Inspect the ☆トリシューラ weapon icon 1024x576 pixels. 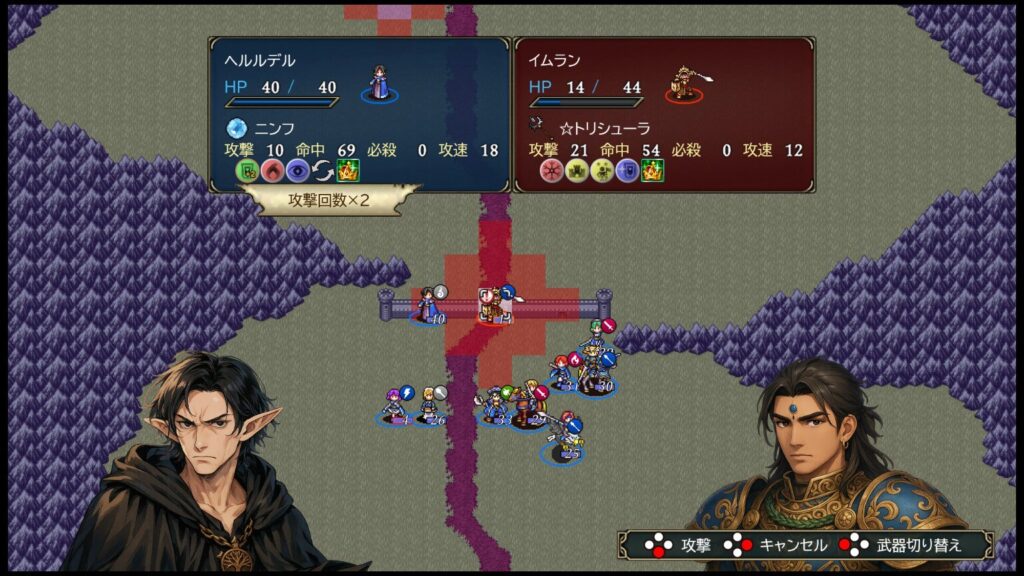click(x=535, y=128)
